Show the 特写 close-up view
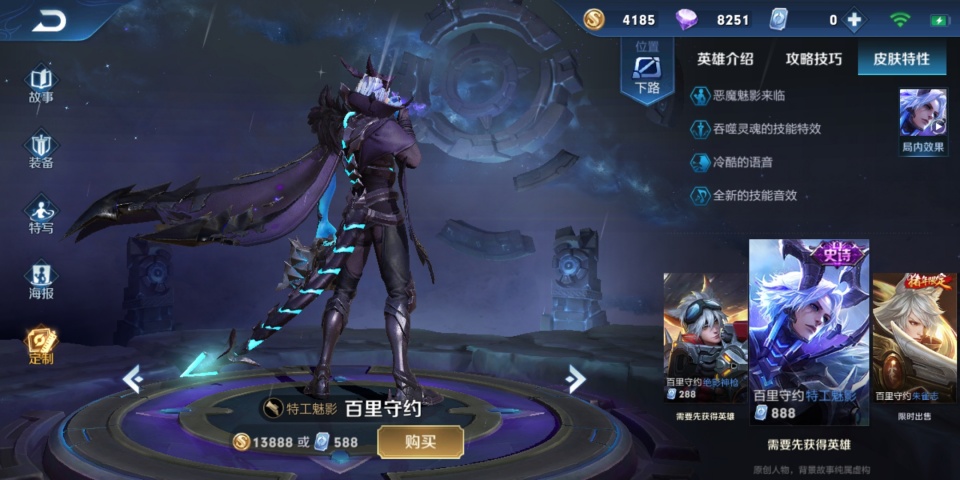 point(41,216)
